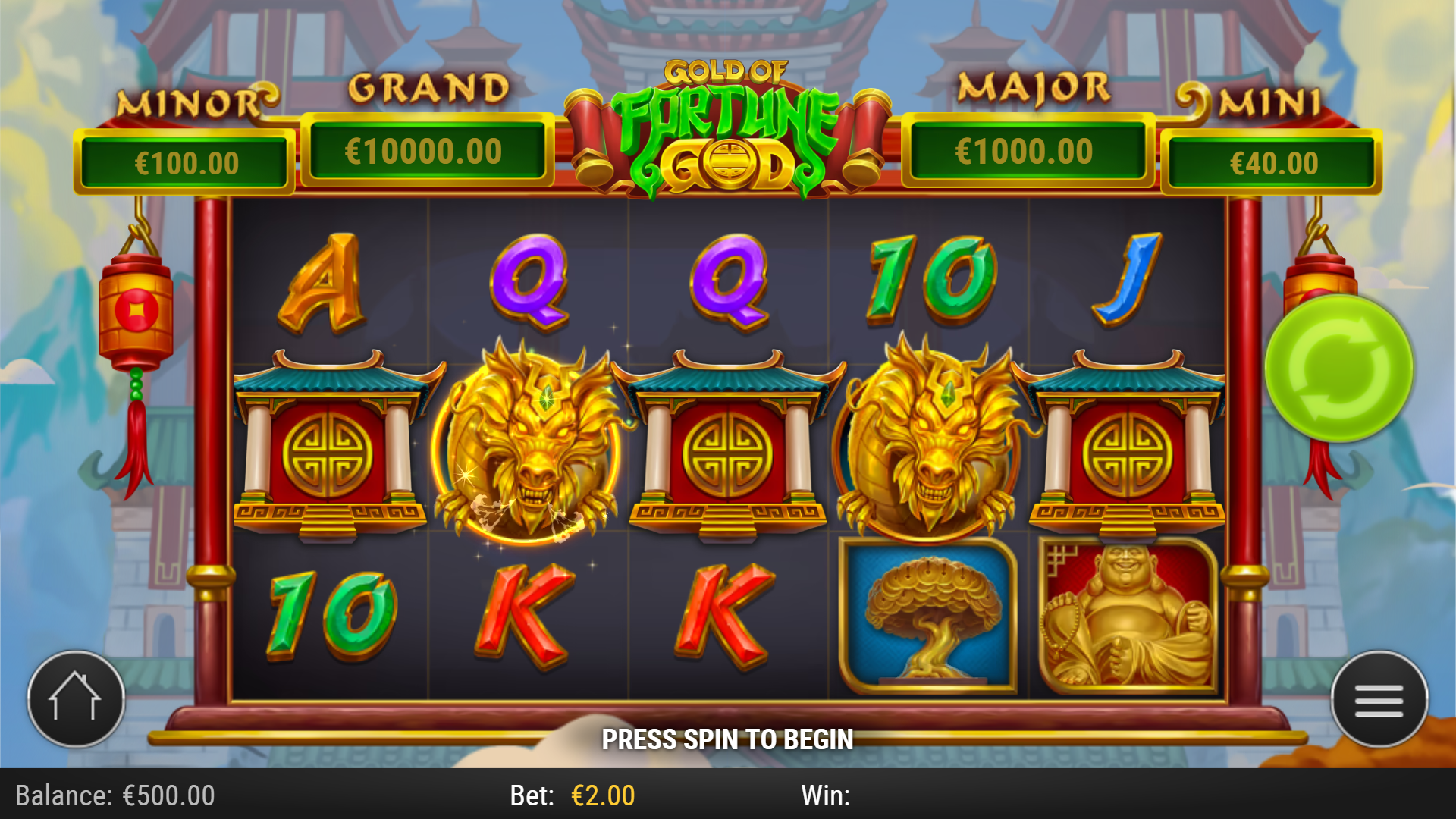Open the hamburger game menu
This screenshot has height=819, width=1456.
point(1378,699)
